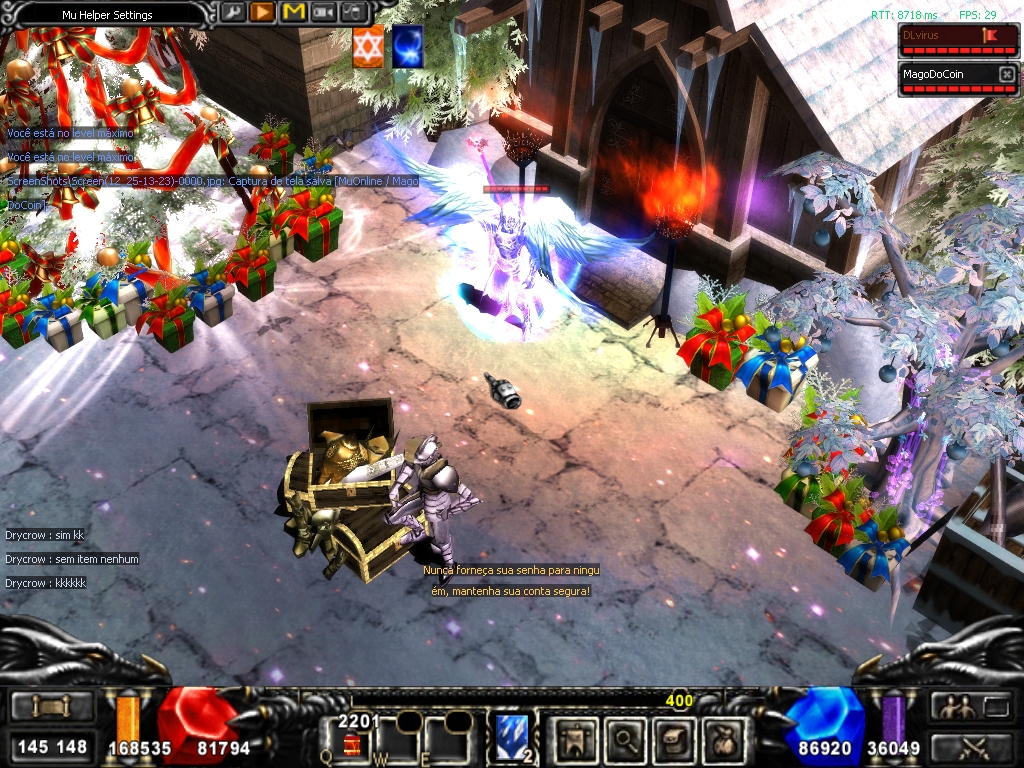Click the mouse icon button in the top bar
The height and width of the screenshot is (768, 1024).
point(354,13)
